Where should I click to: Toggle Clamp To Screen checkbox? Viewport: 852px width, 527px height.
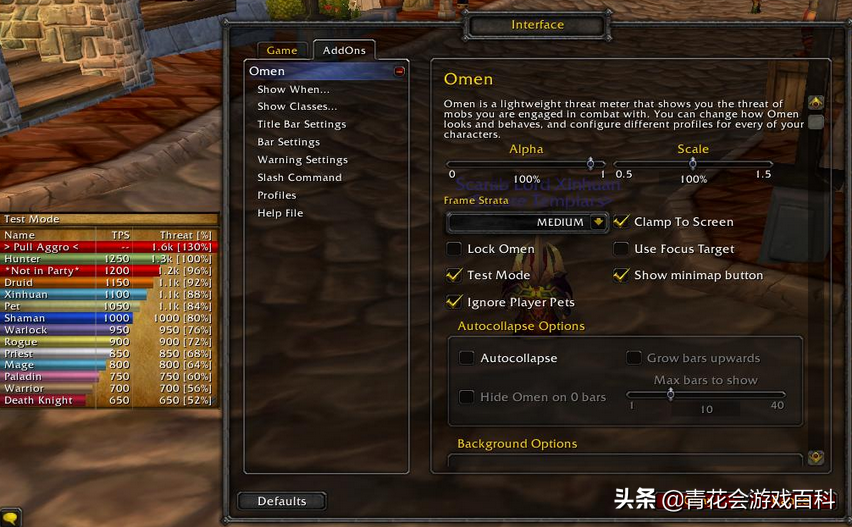point(622,222)
